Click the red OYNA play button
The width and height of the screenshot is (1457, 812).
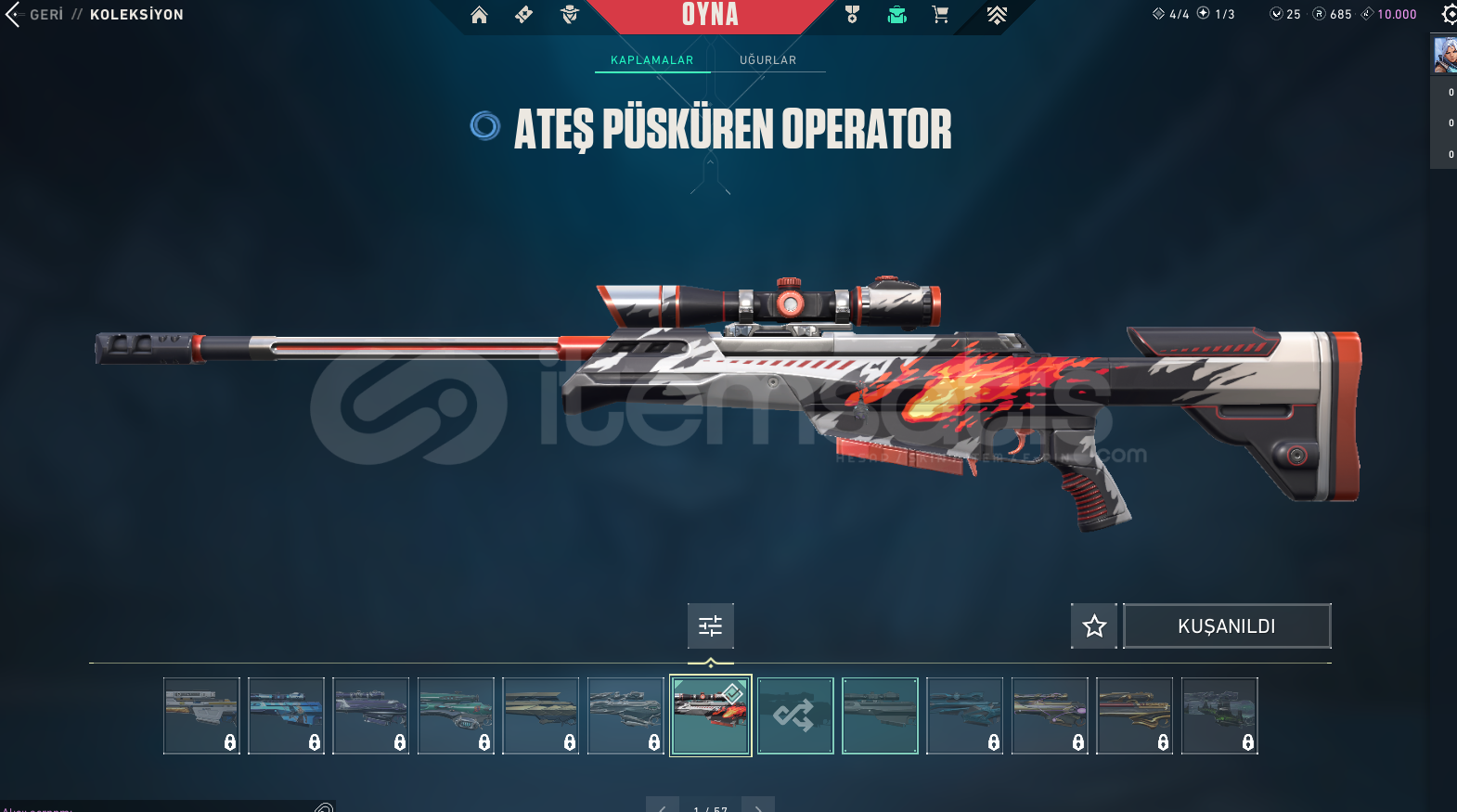(710, 15)
